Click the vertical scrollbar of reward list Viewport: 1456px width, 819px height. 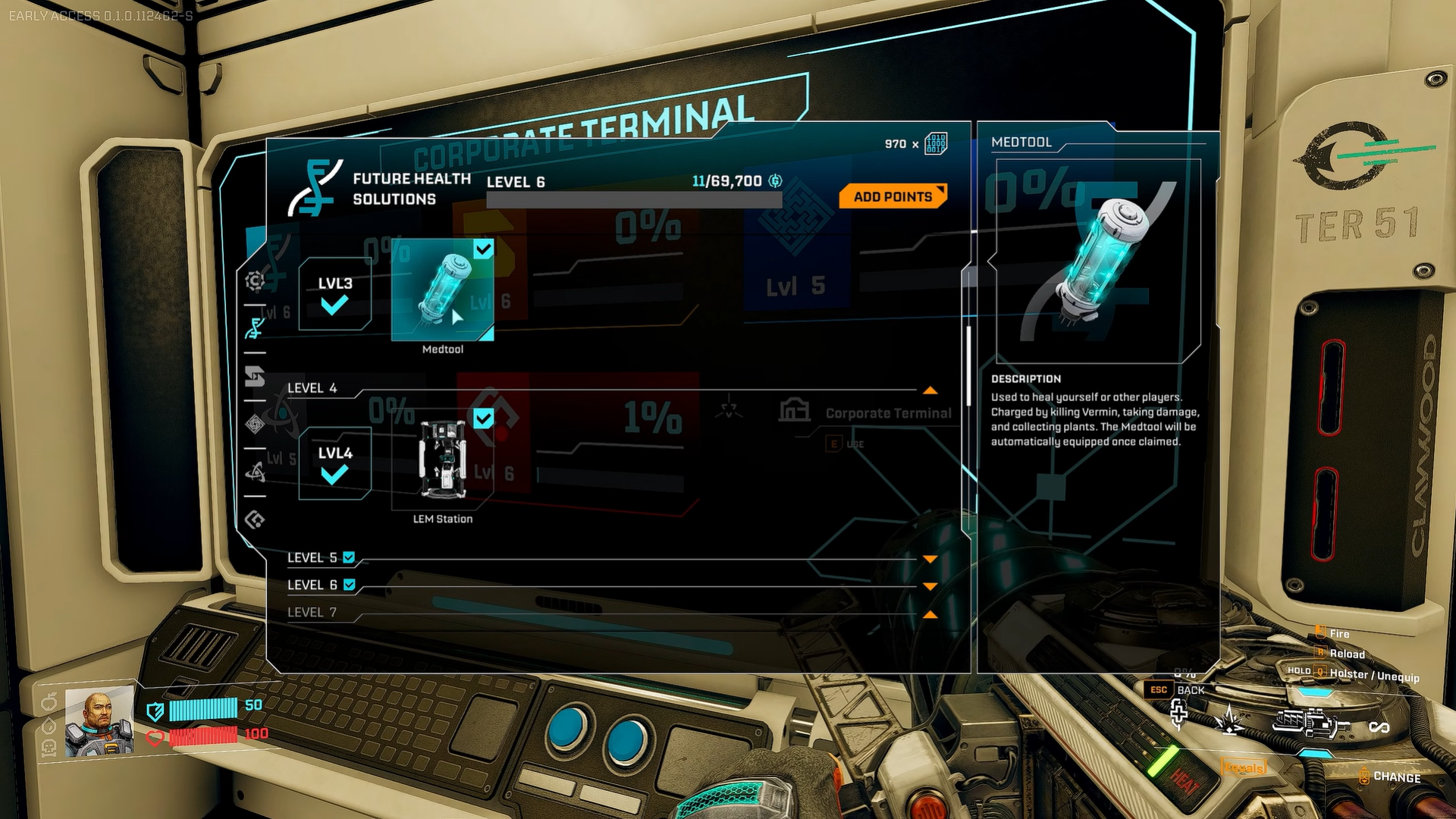click(968, 366)
